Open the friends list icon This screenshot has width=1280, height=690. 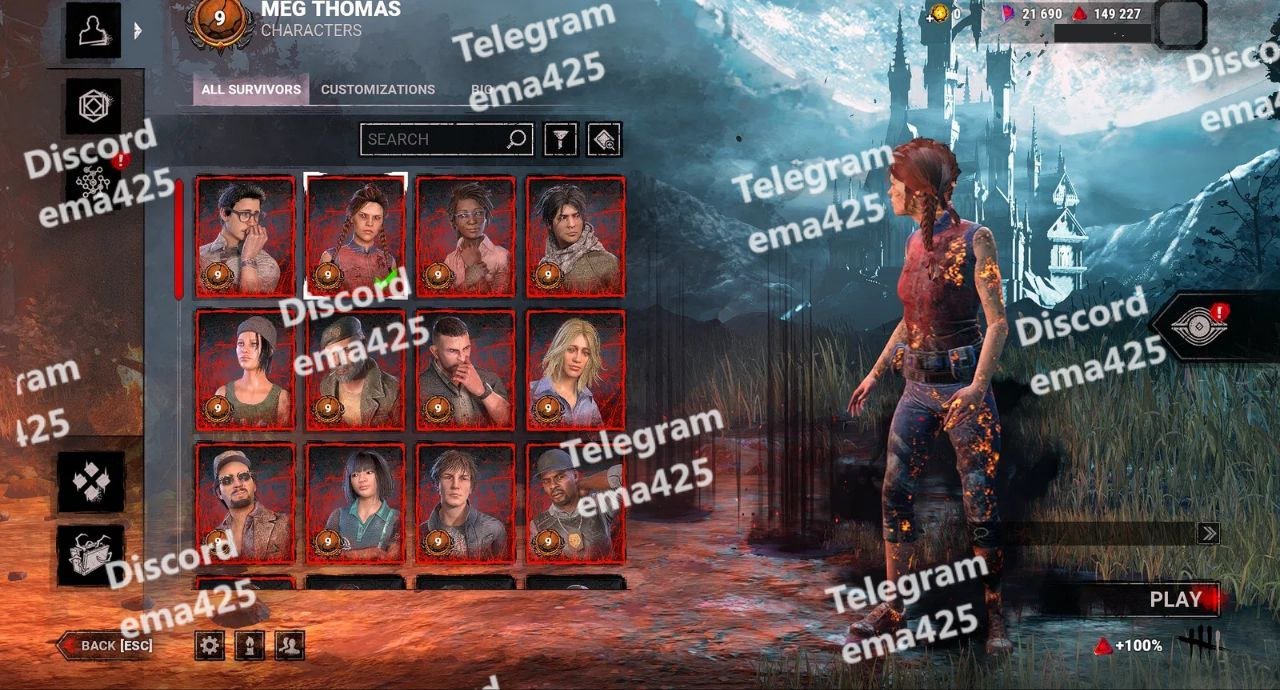(290, 645)
